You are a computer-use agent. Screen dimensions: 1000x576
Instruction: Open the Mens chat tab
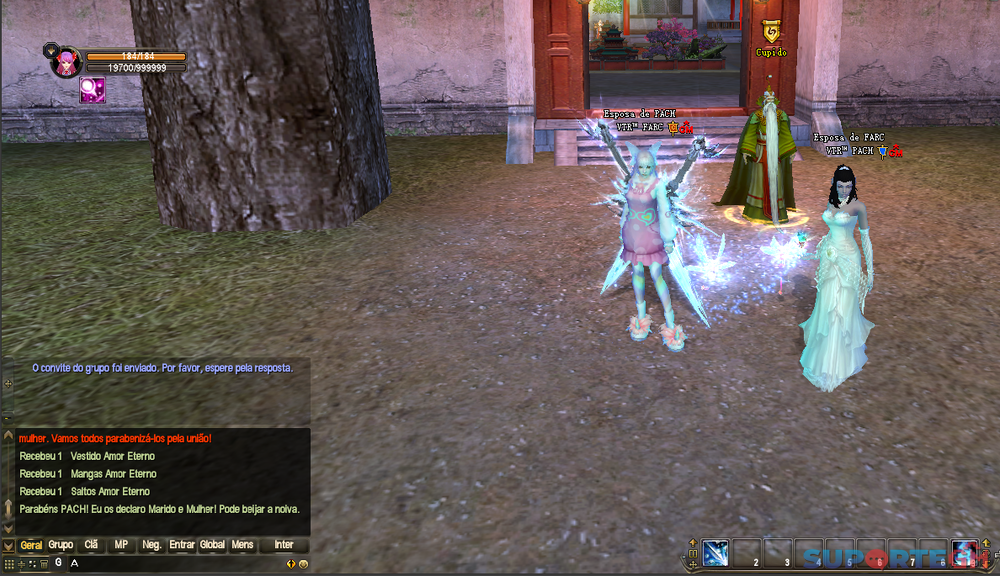pyautogui.click(x=242, y=545)
